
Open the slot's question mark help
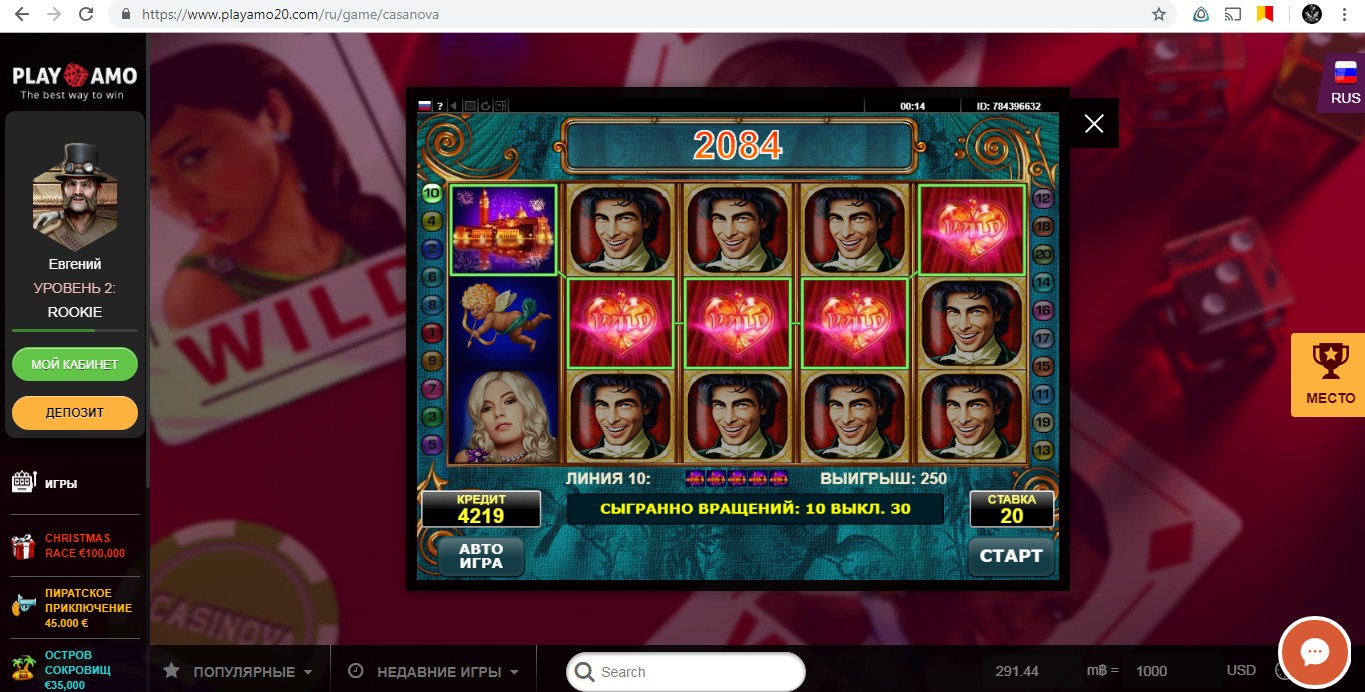coord(440,106)
